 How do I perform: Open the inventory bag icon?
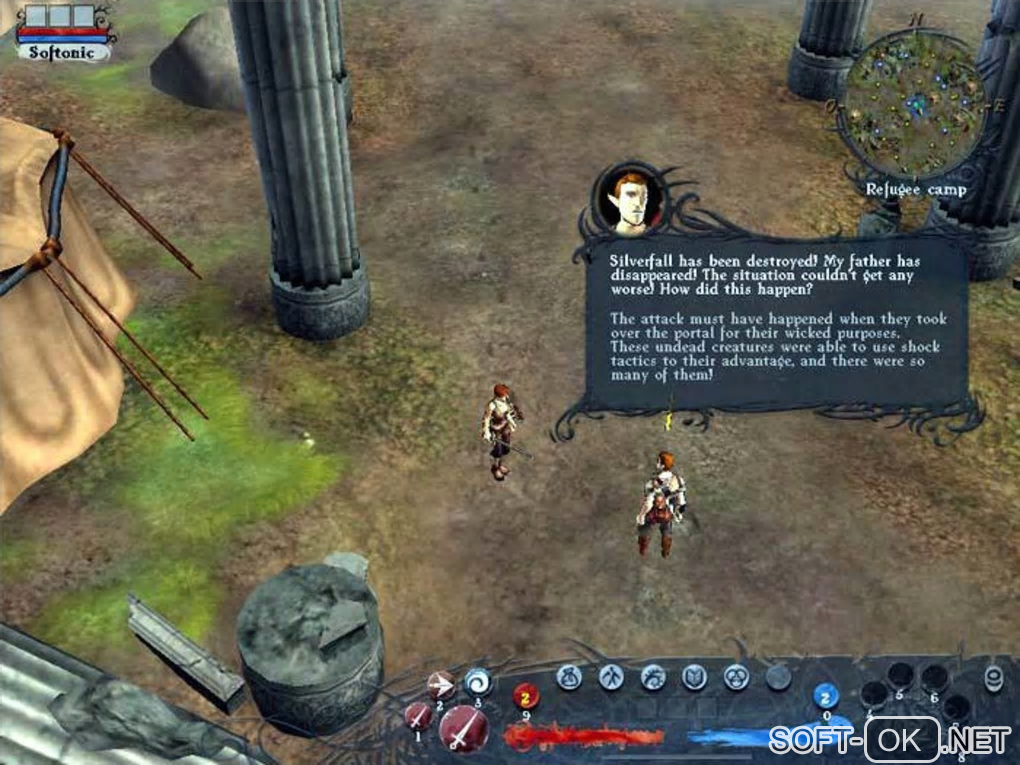569,677
